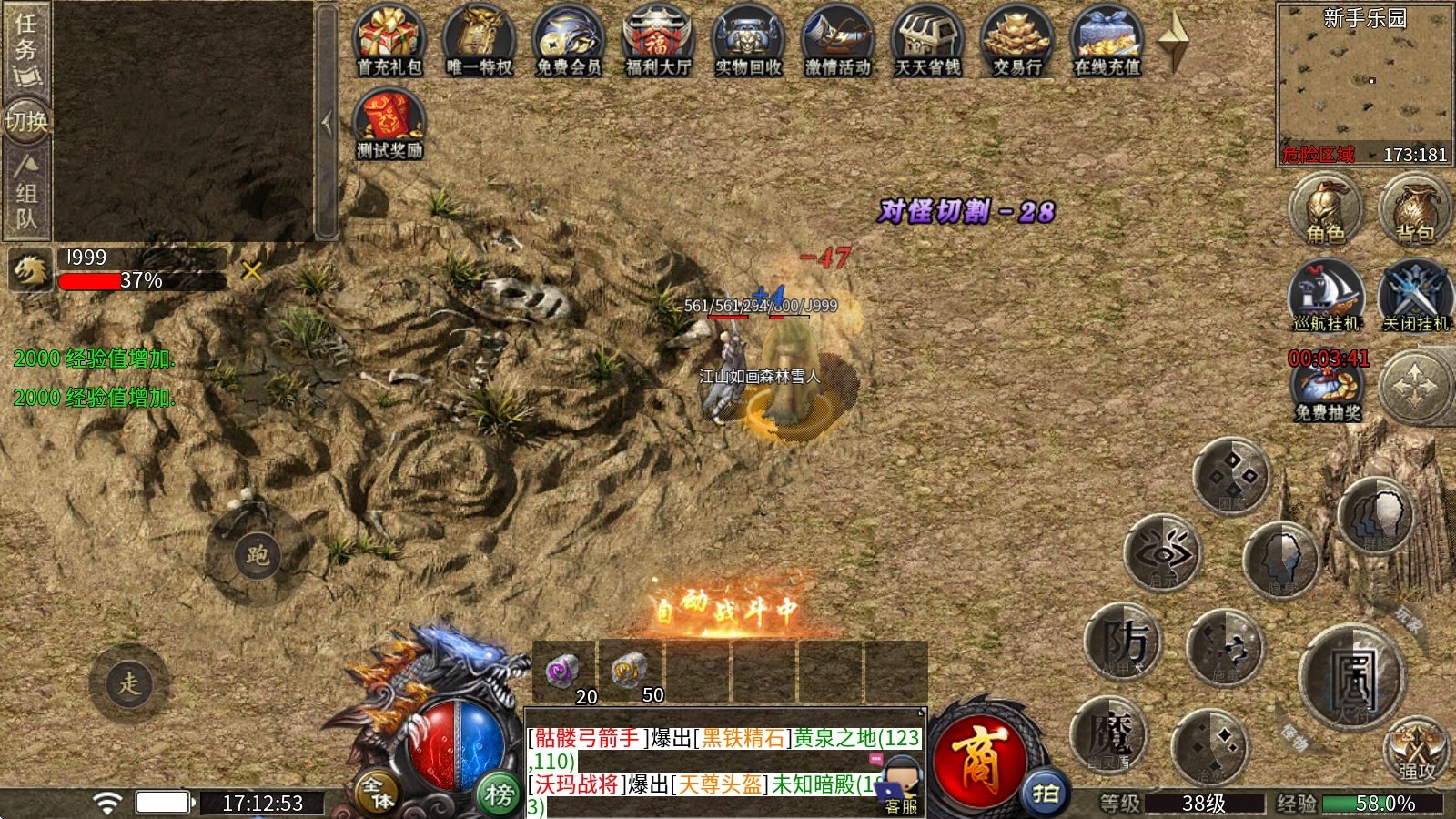Open the 背包 backpack
This screenshot has height=819, width=1456.
(x=1415, y=209)
